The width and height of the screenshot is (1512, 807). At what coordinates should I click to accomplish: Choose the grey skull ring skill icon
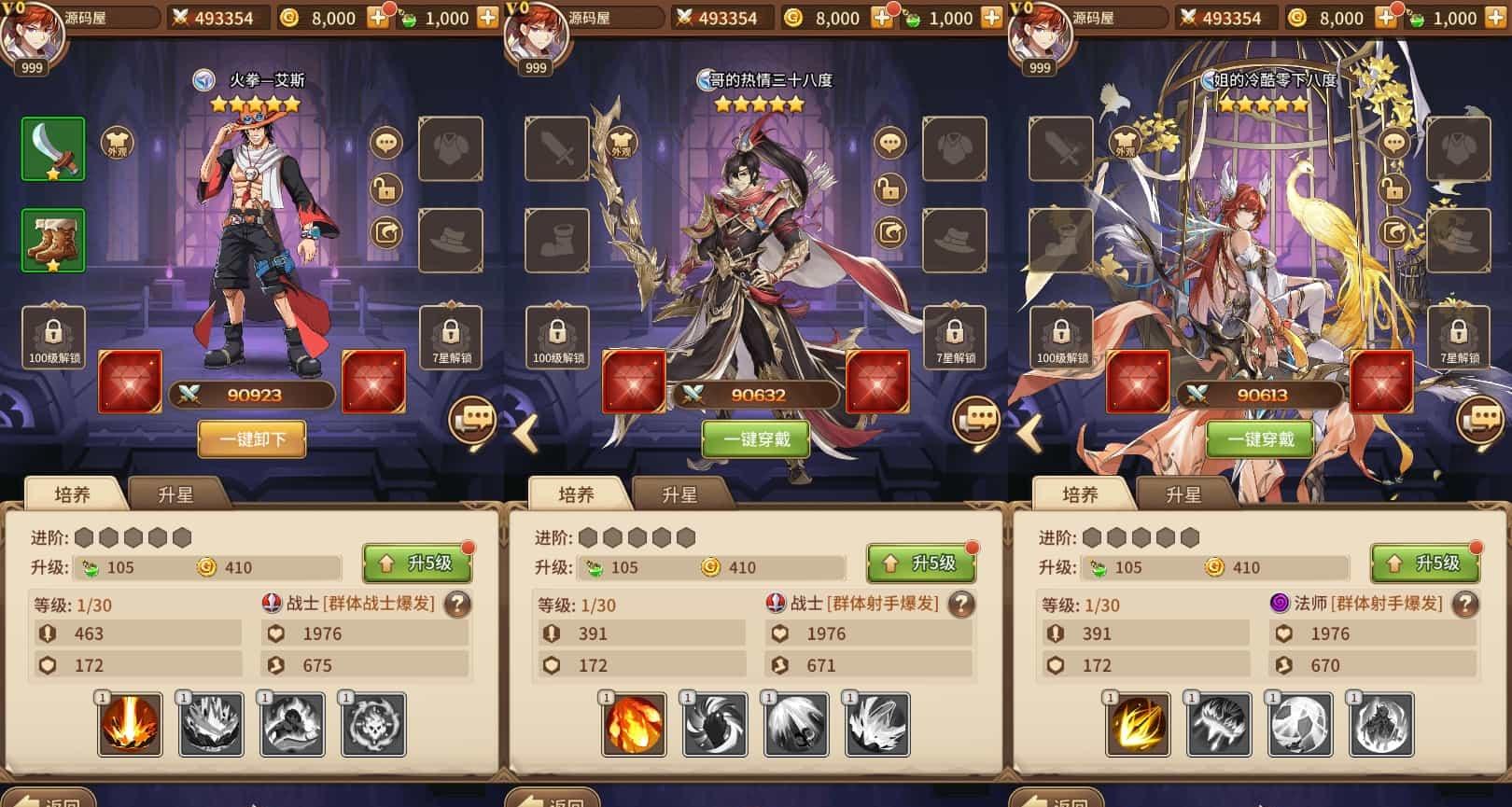coord(373,724)
